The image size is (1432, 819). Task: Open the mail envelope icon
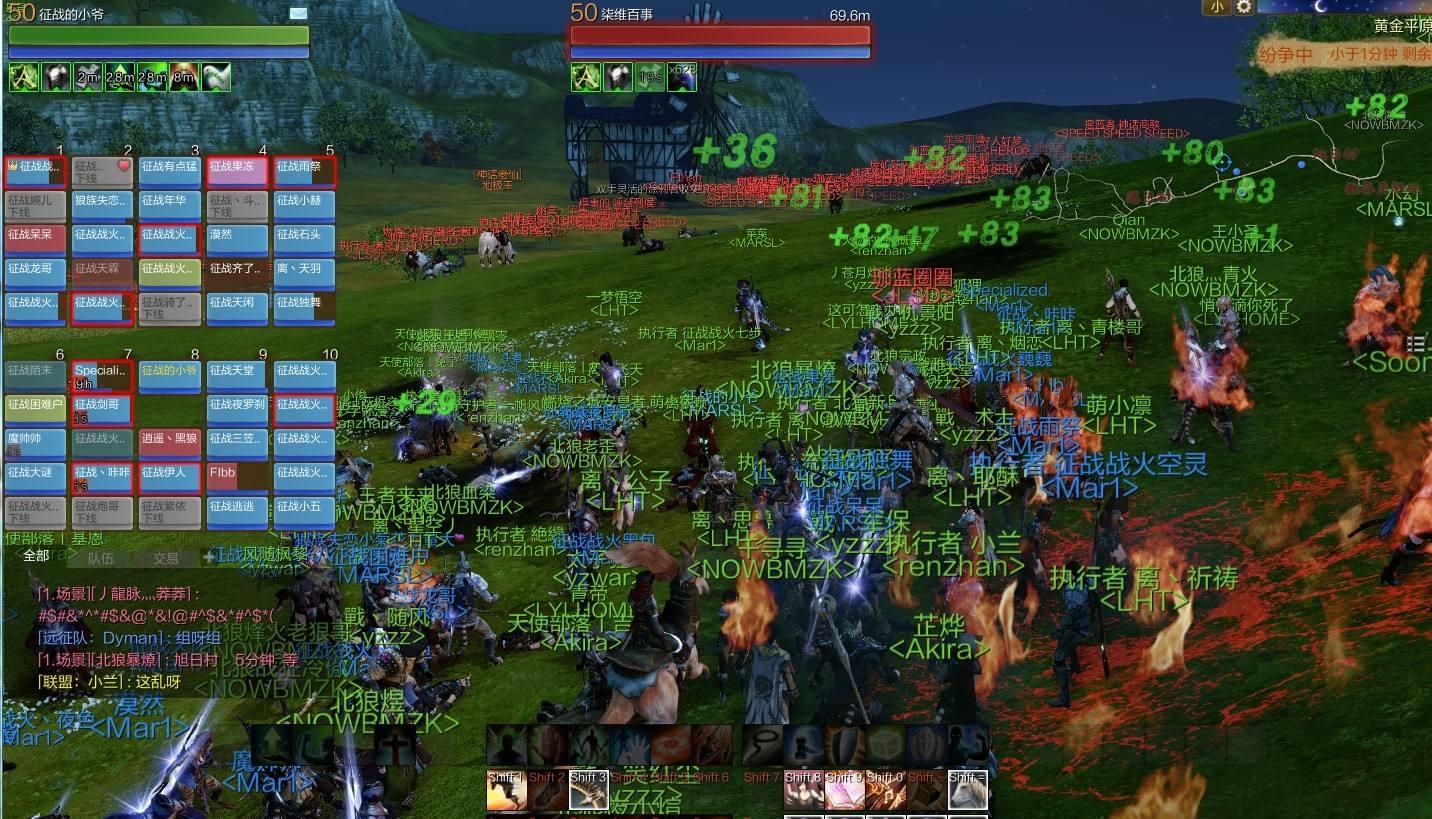tap(298, 13)
